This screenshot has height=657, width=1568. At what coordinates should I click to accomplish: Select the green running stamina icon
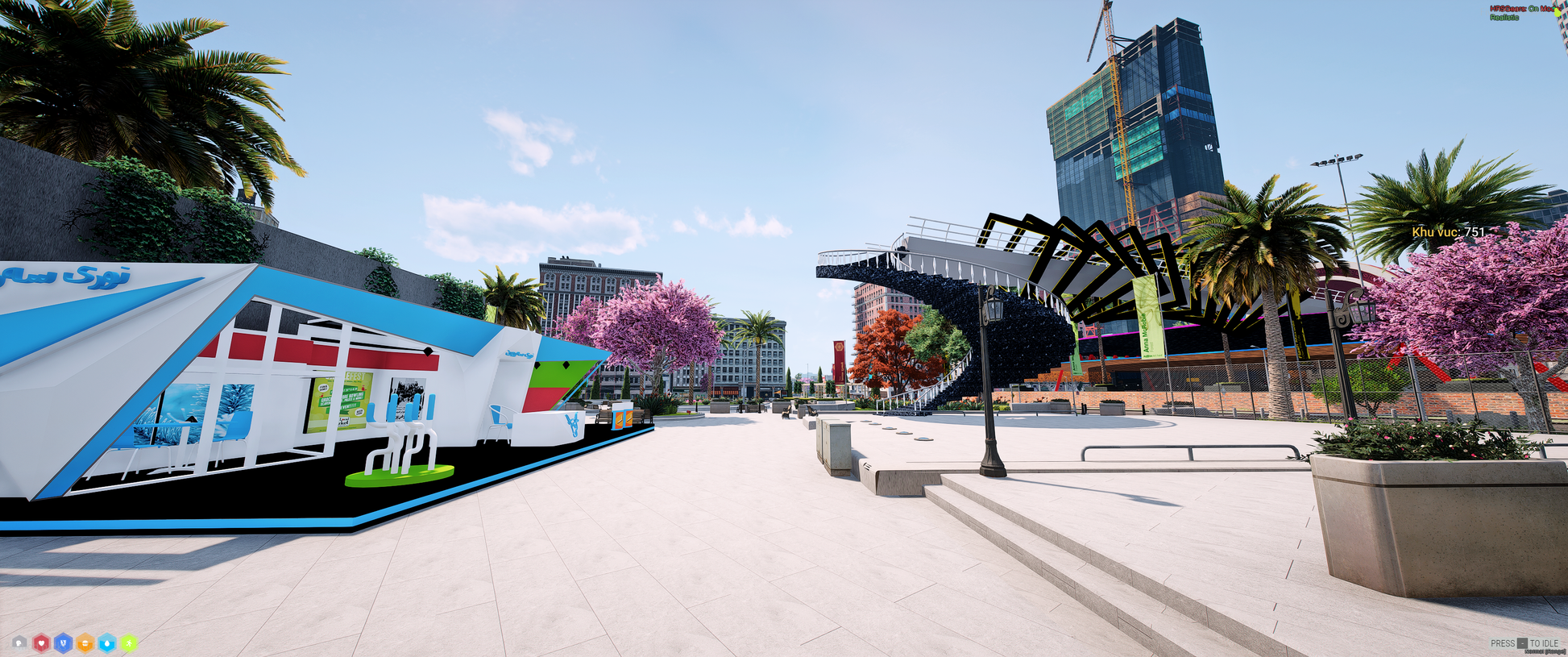click(128, 642)
